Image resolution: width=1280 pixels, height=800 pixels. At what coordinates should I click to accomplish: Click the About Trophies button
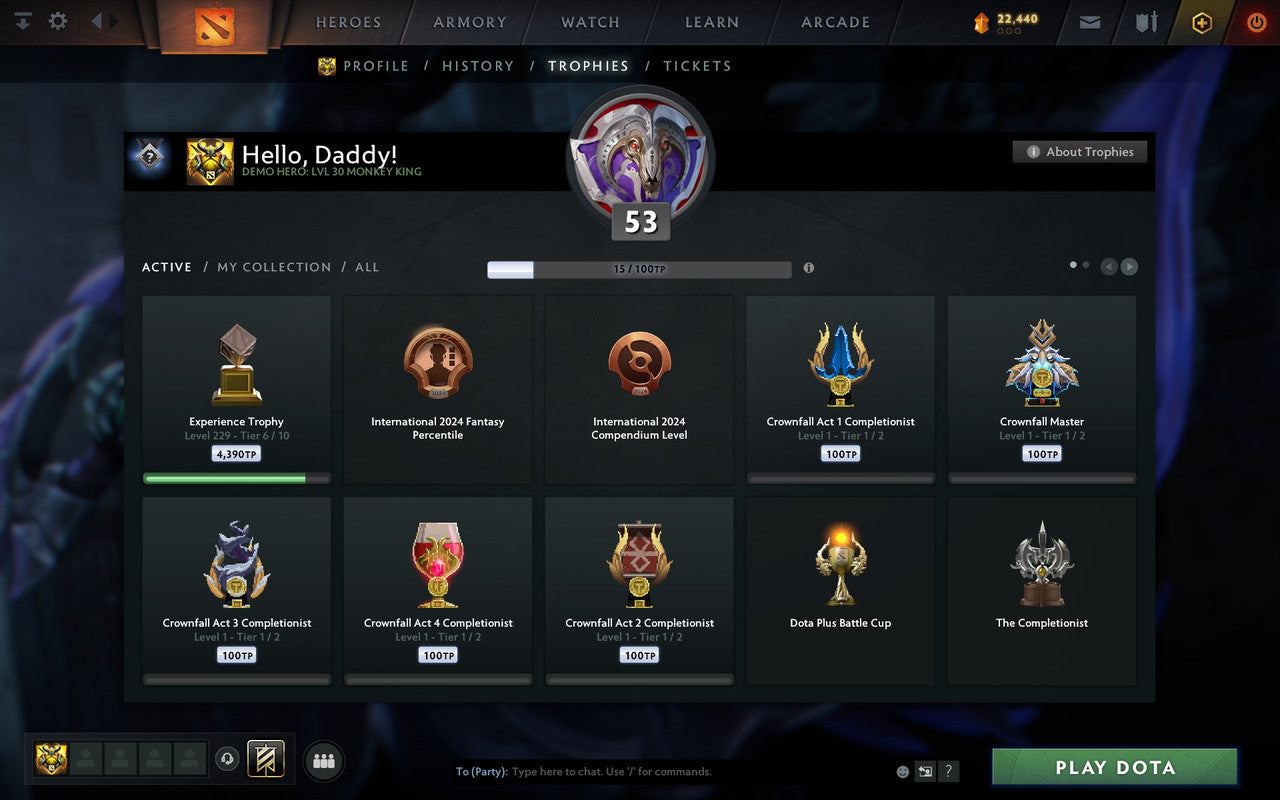click(x=1080, y=151)
